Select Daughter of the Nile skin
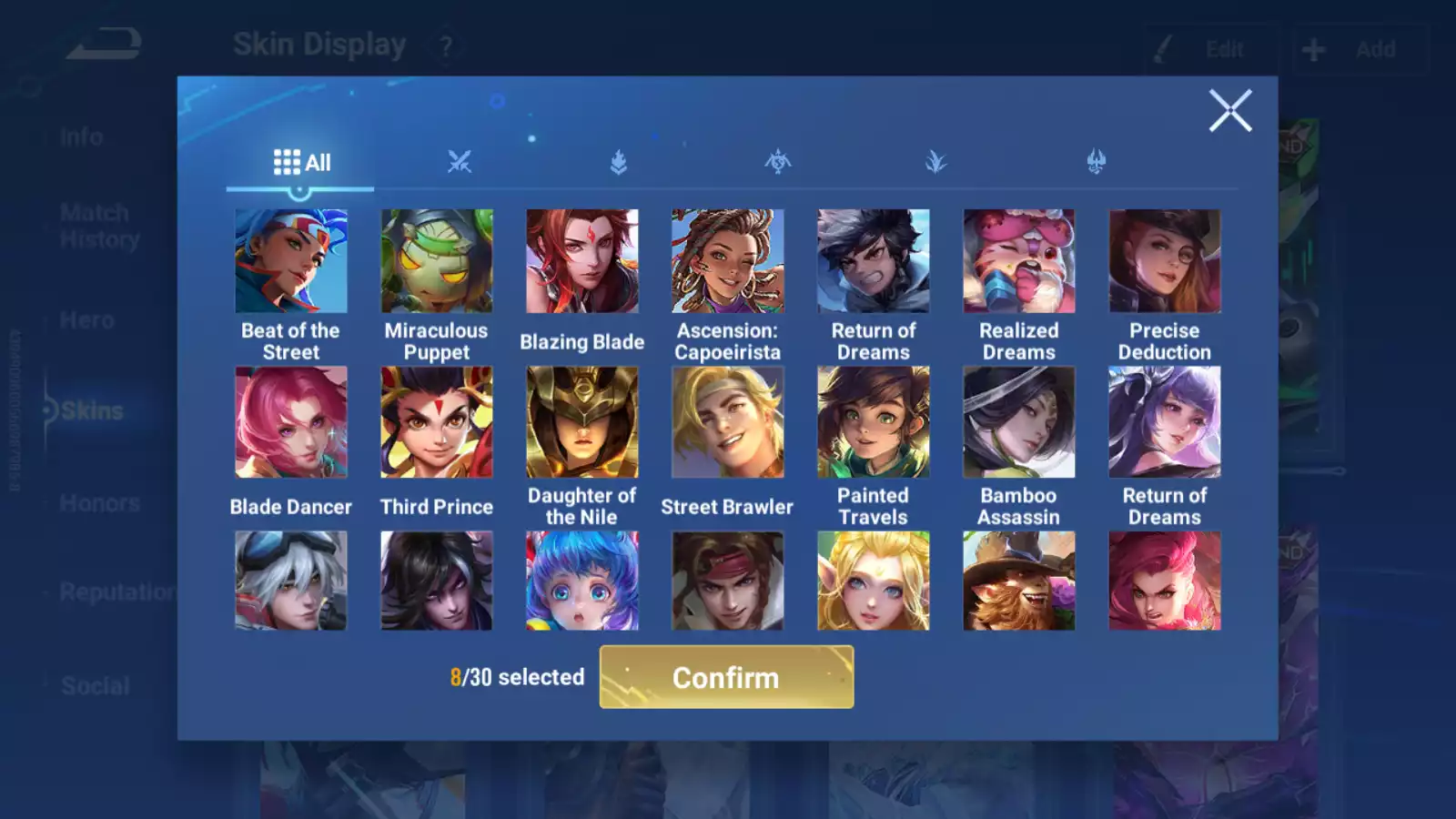Image resolution: width=1456 pixels, height=819 pixels. pos(582,422)
